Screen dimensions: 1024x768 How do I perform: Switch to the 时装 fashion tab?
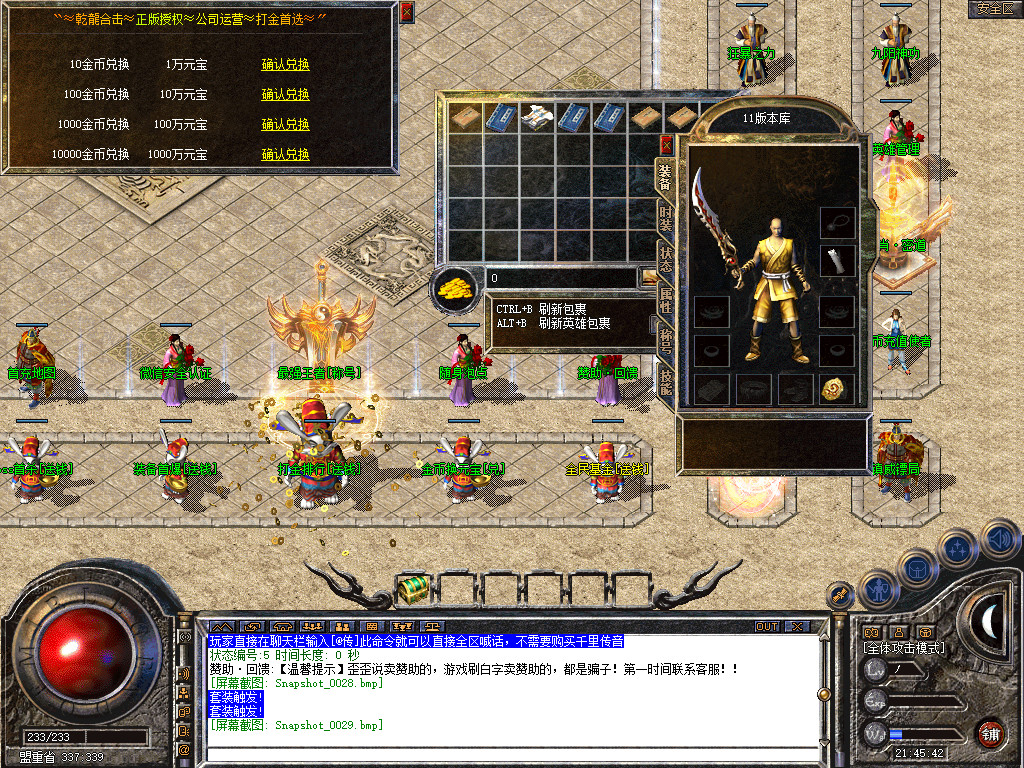click(665, 215)
